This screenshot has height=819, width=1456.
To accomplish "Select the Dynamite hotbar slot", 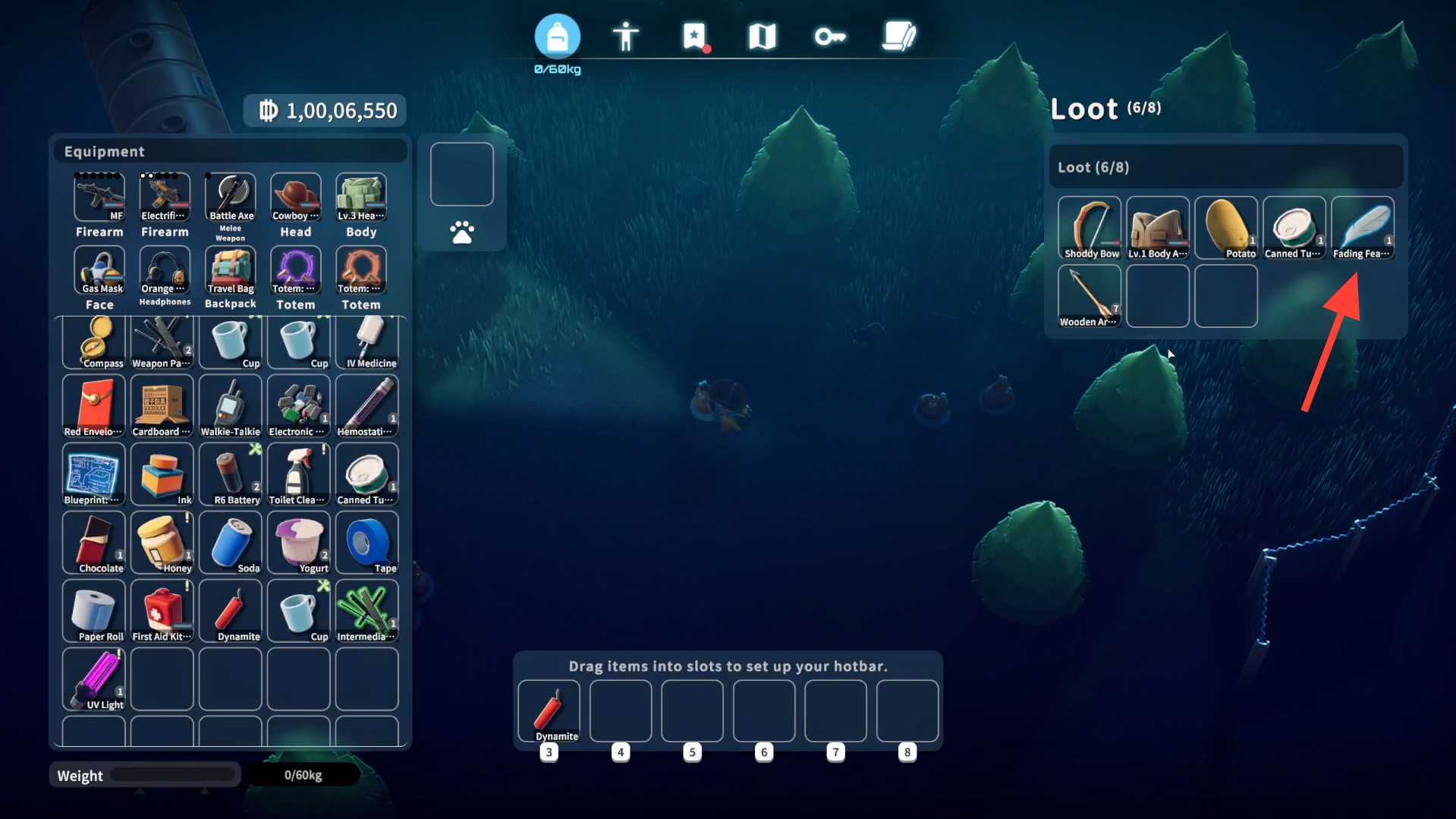I will click(549, 711).
